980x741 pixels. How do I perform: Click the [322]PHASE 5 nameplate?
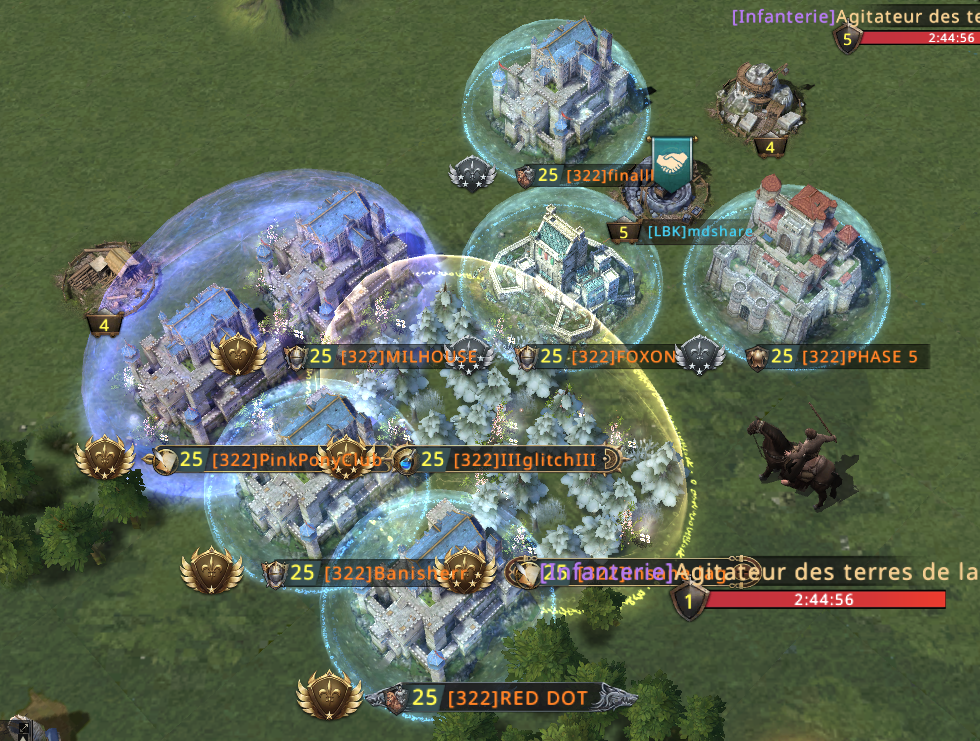click(849, 356)
